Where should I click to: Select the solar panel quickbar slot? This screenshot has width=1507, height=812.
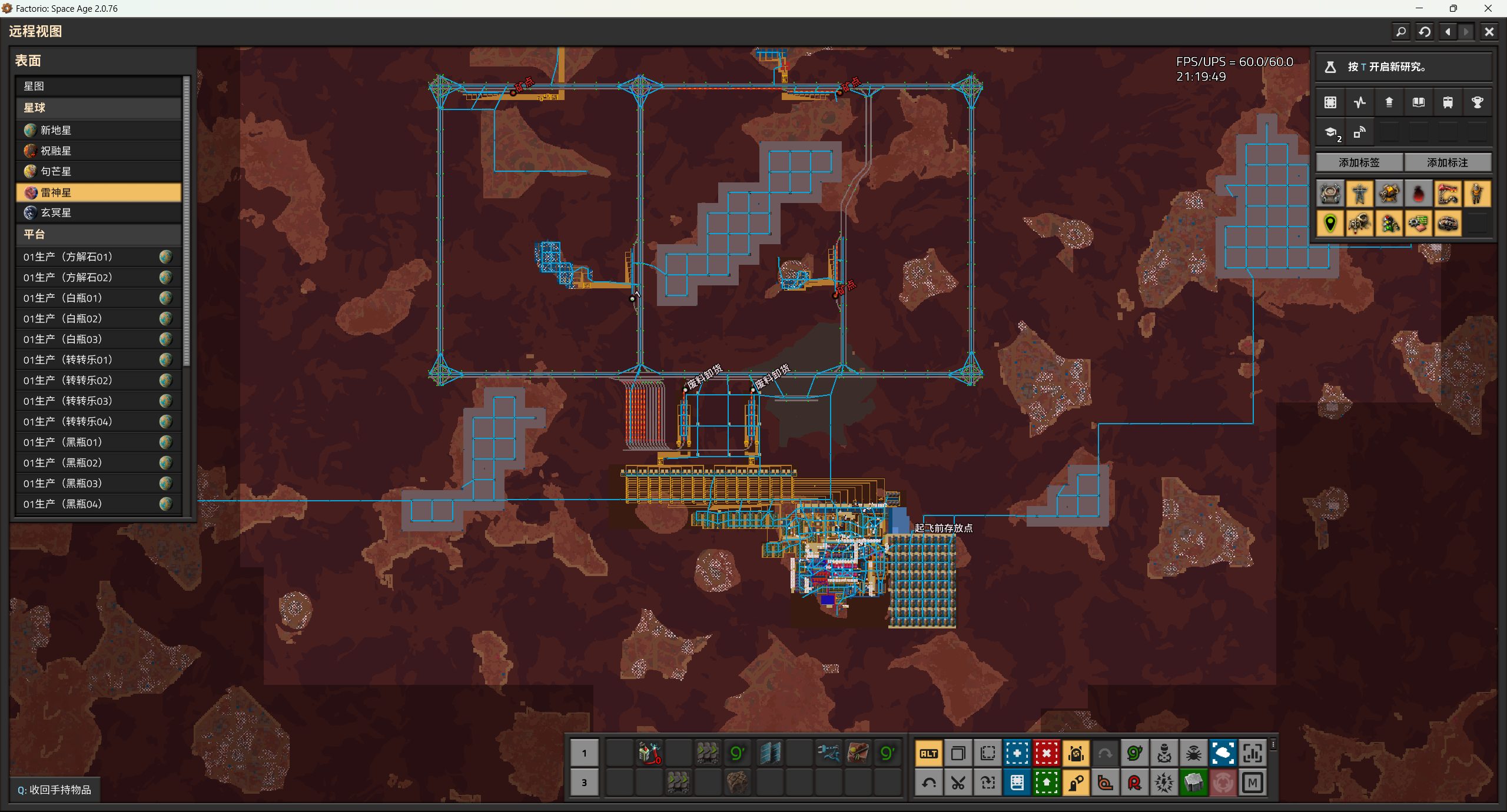coord(770,753)
